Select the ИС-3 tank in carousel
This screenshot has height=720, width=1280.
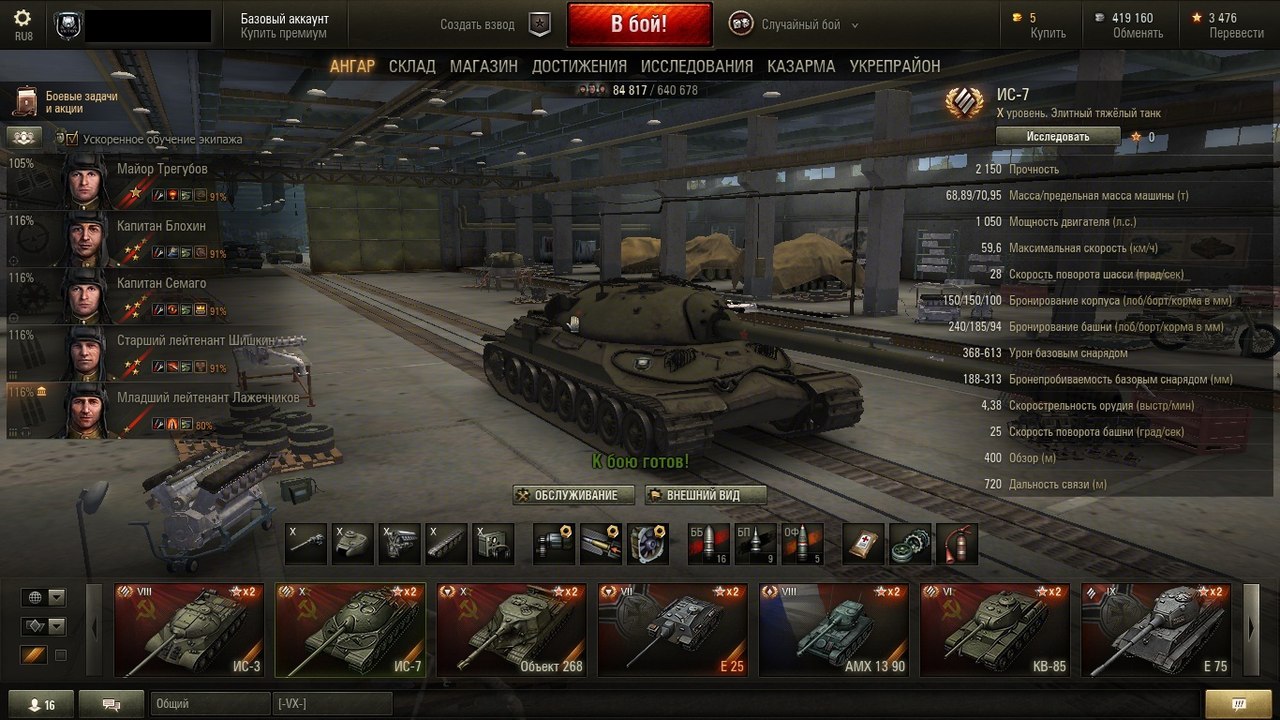[x=189, y=630]
